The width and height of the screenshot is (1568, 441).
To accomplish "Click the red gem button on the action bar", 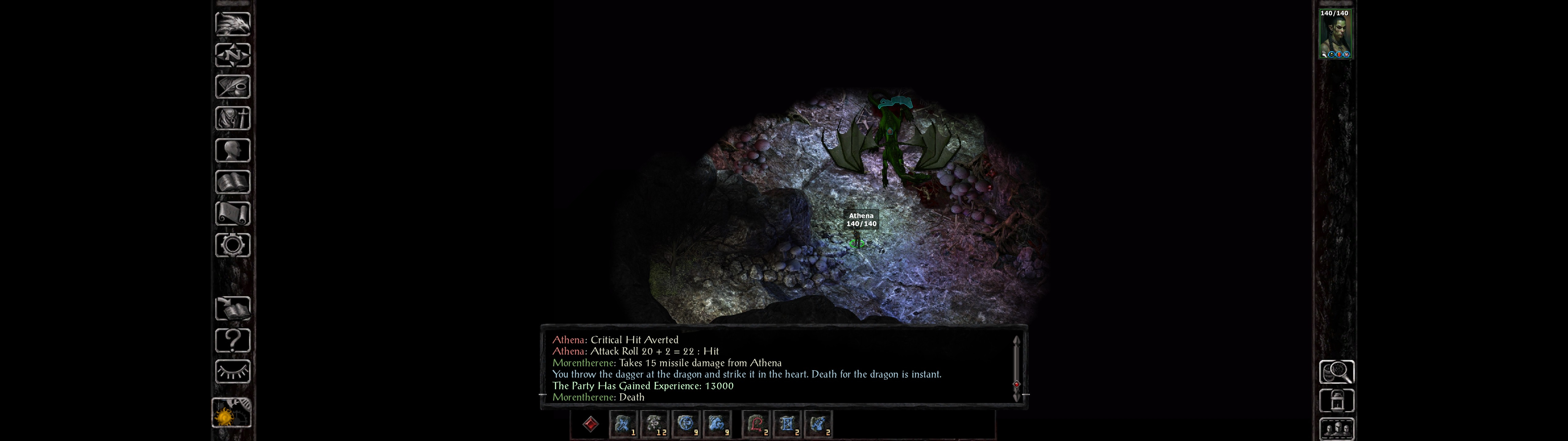I will pos(590,424).
